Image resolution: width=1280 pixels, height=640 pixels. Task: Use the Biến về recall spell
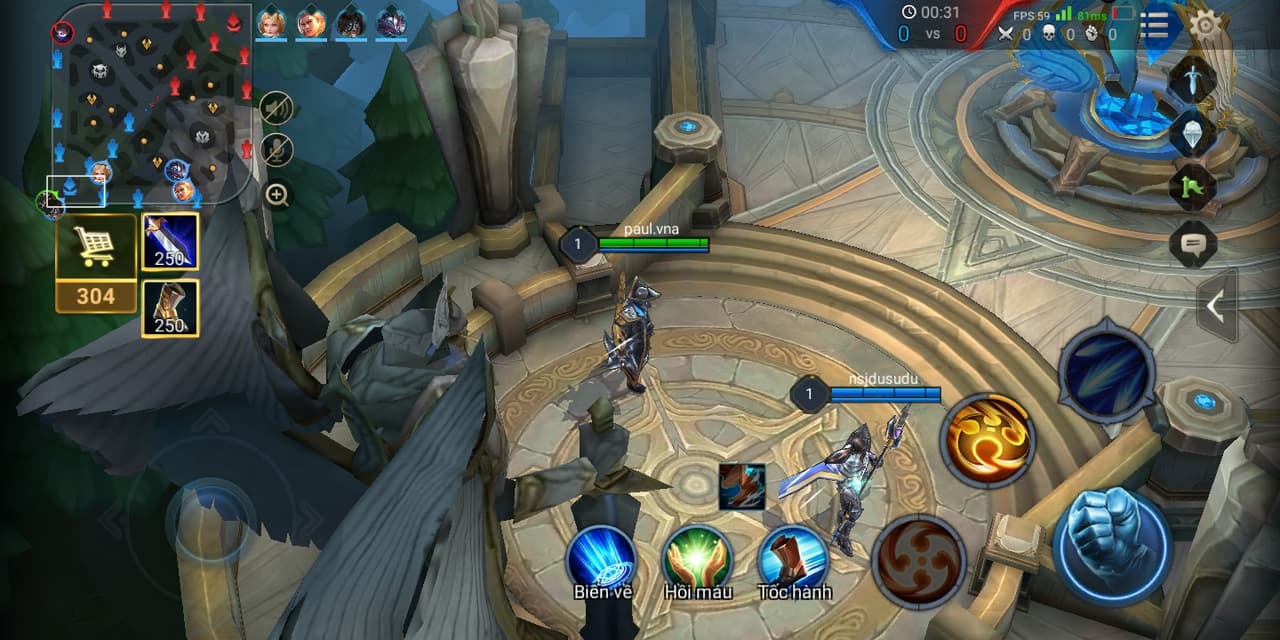(x=602, y=559)
